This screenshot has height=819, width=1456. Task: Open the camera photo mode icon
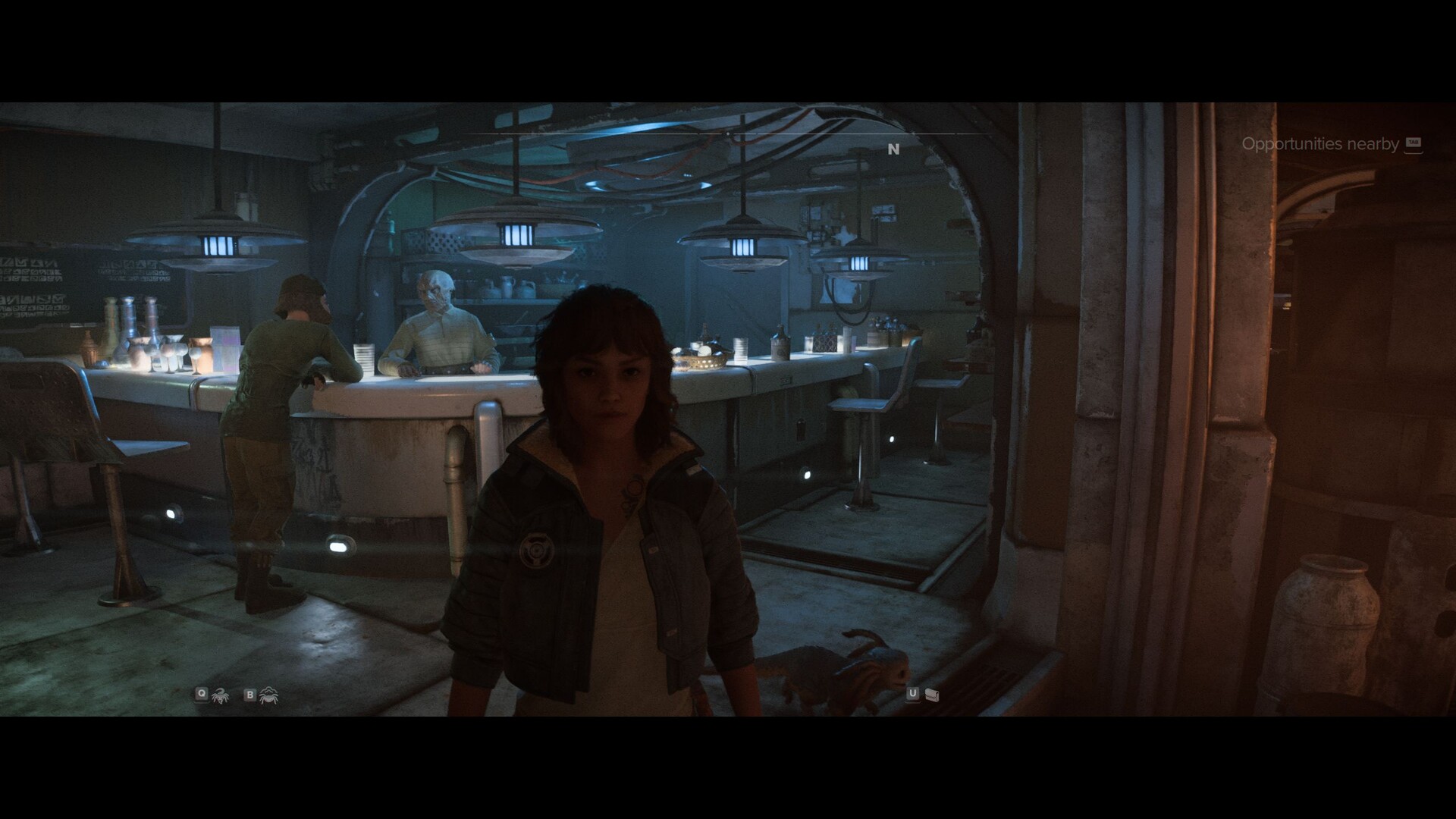pyautogui.click(x=932, y=694)
